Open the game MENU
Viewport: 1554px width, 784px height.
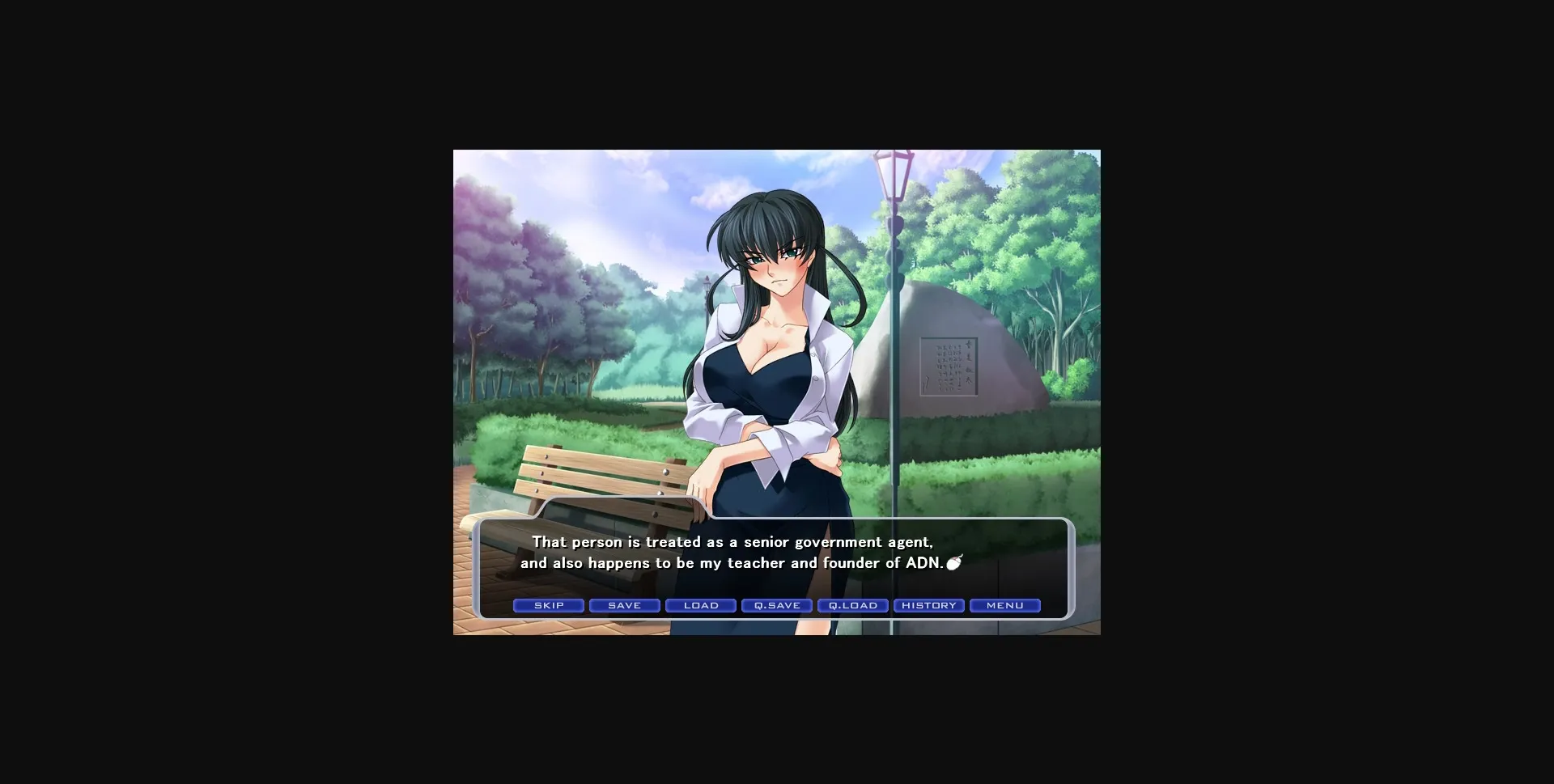coord(1004,605)
